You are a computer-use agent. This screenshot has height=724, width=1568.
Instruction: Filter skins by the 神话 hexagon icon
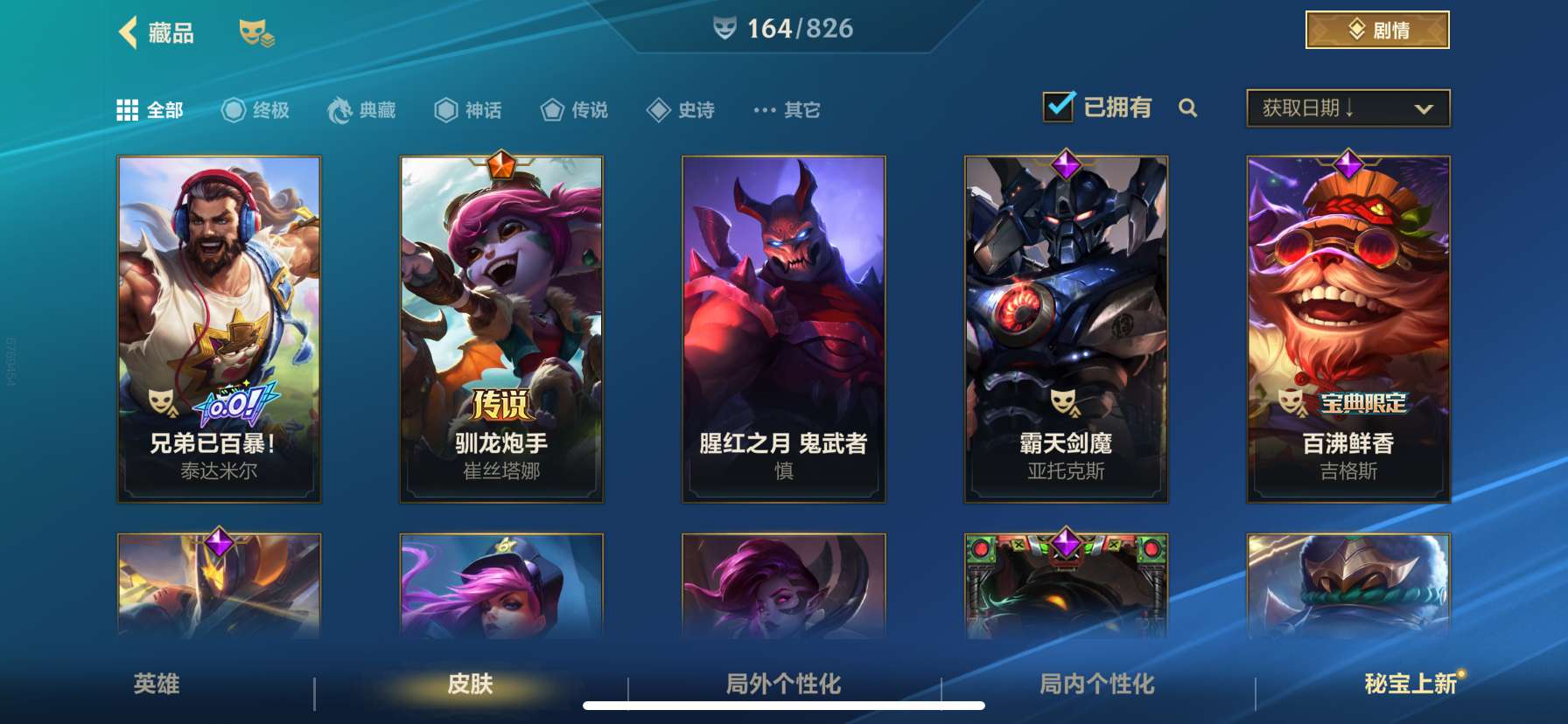446,110
